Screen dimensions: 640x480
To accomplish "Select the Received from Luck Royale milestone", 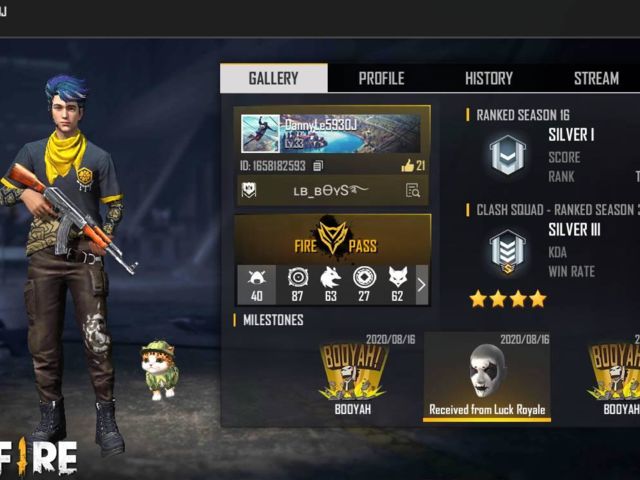I will (487, 376).
